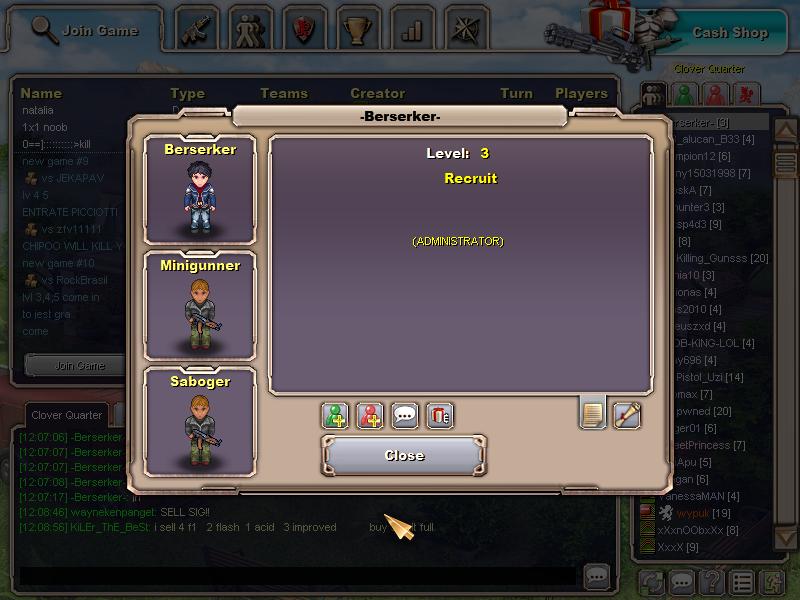Click the chat send speech bubble button
The width and height of the screenshot is (800, 600).
(x=597, y=576)
